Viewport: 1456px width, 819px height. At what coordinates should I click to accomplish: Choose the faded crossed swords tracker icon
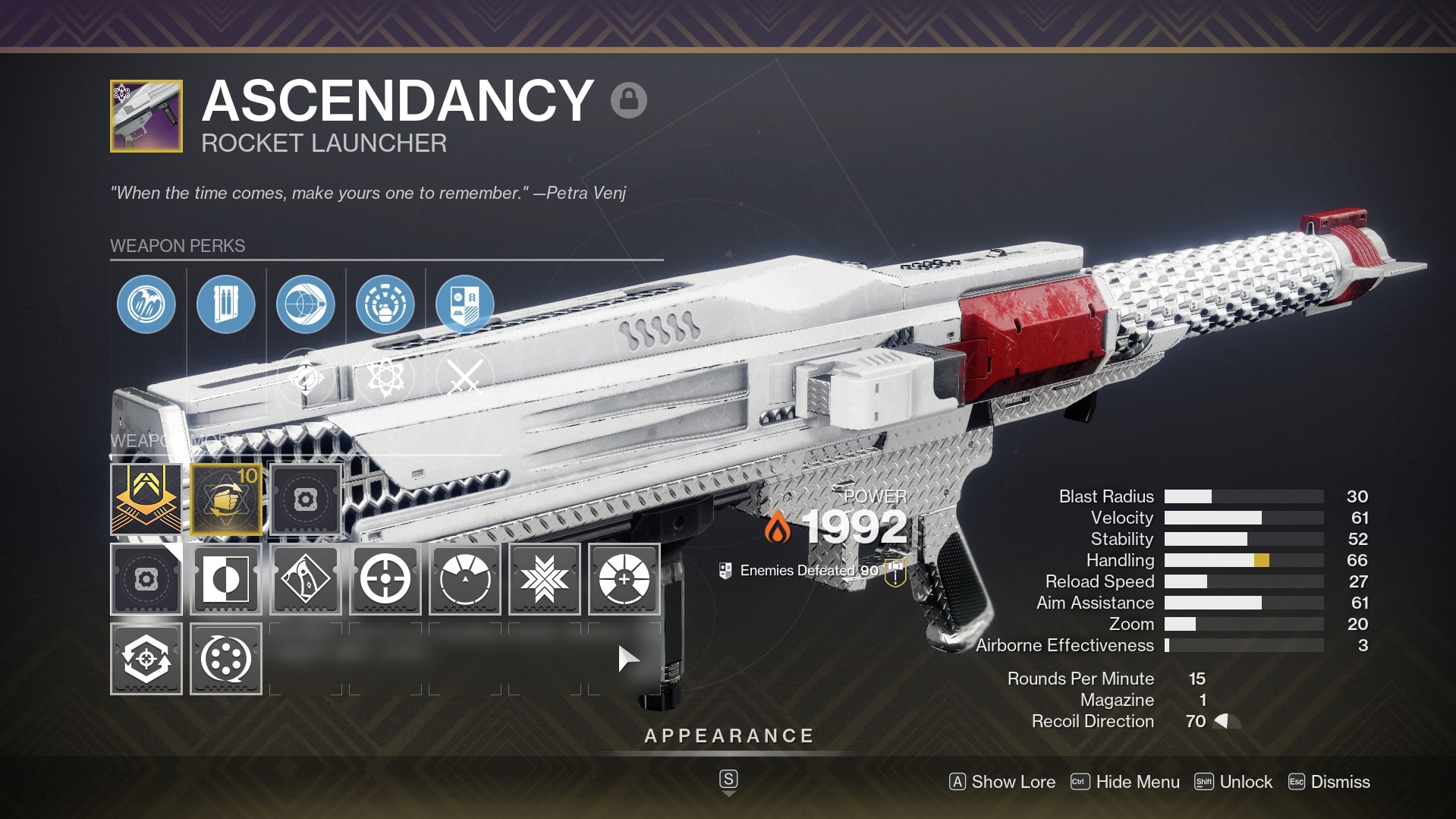464,377
